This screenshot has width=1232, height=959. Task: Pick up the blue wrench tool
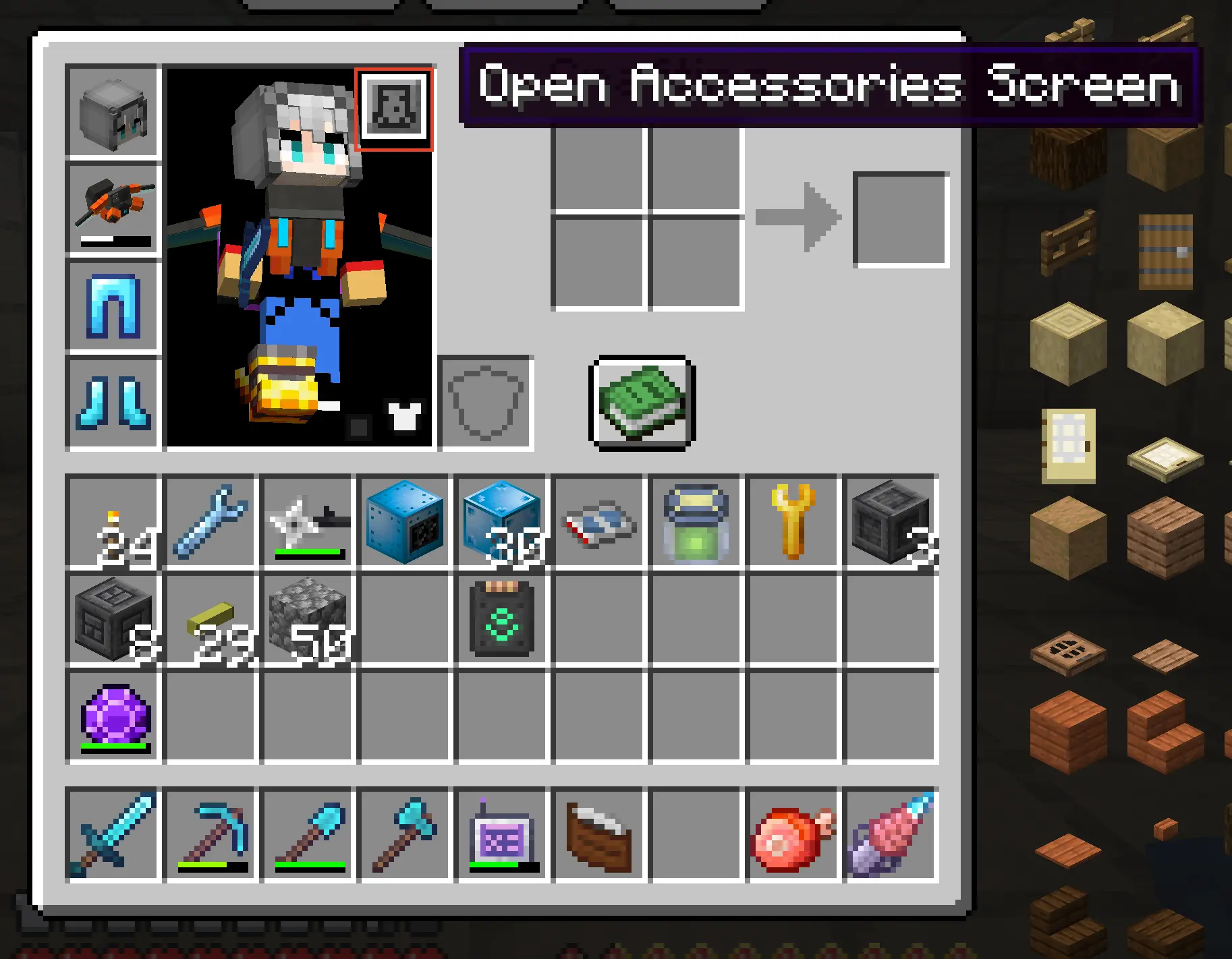(211, 521)
